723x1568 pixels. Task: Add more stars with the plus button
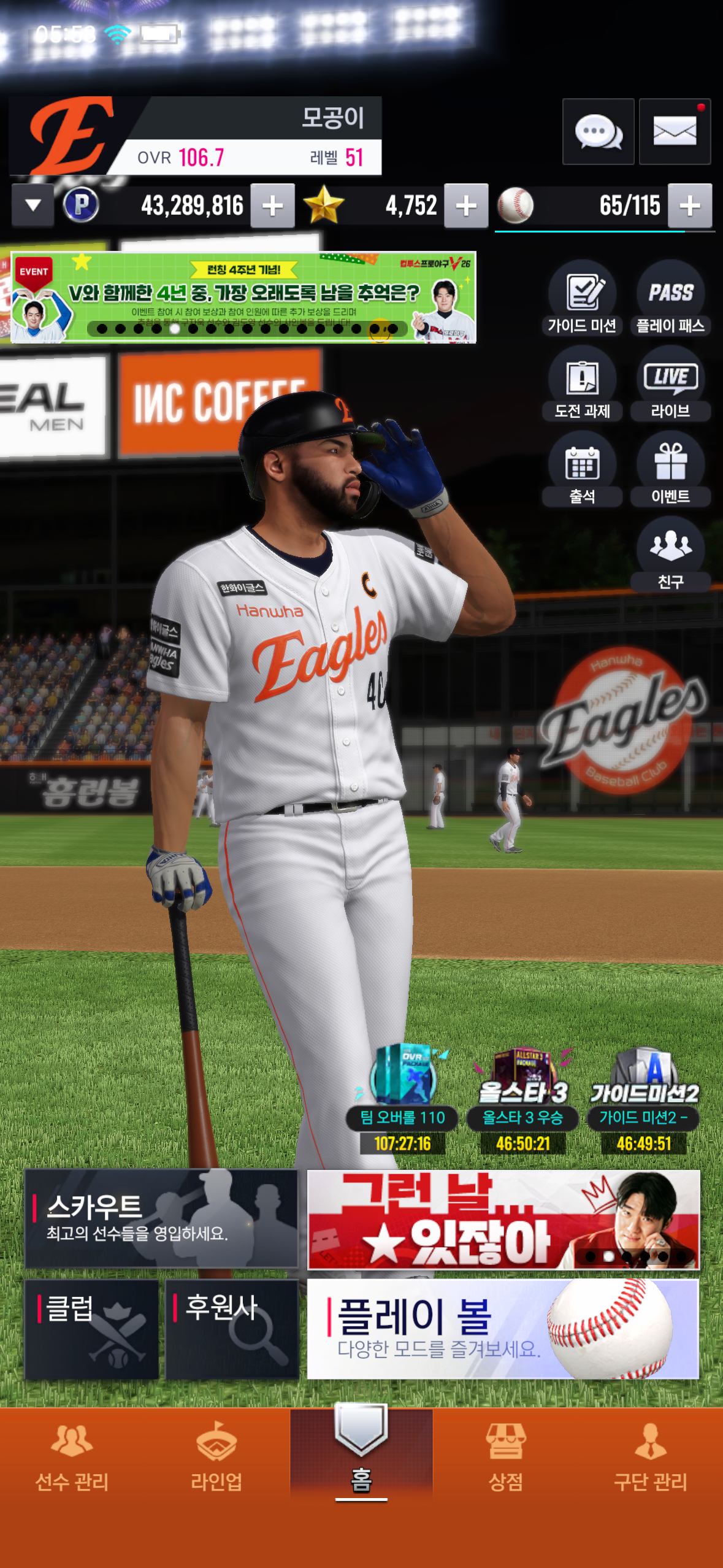click(x=466, y=206)
